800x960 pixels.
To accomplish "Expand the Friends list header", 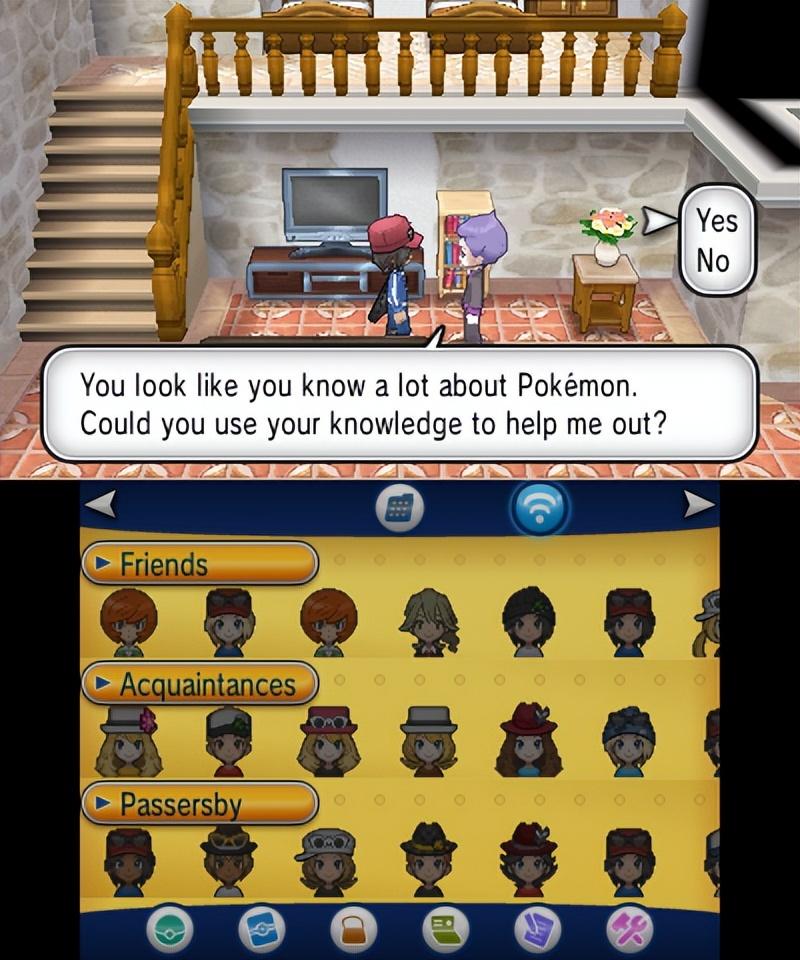I will pyautogui.click(x=199, y=564).
